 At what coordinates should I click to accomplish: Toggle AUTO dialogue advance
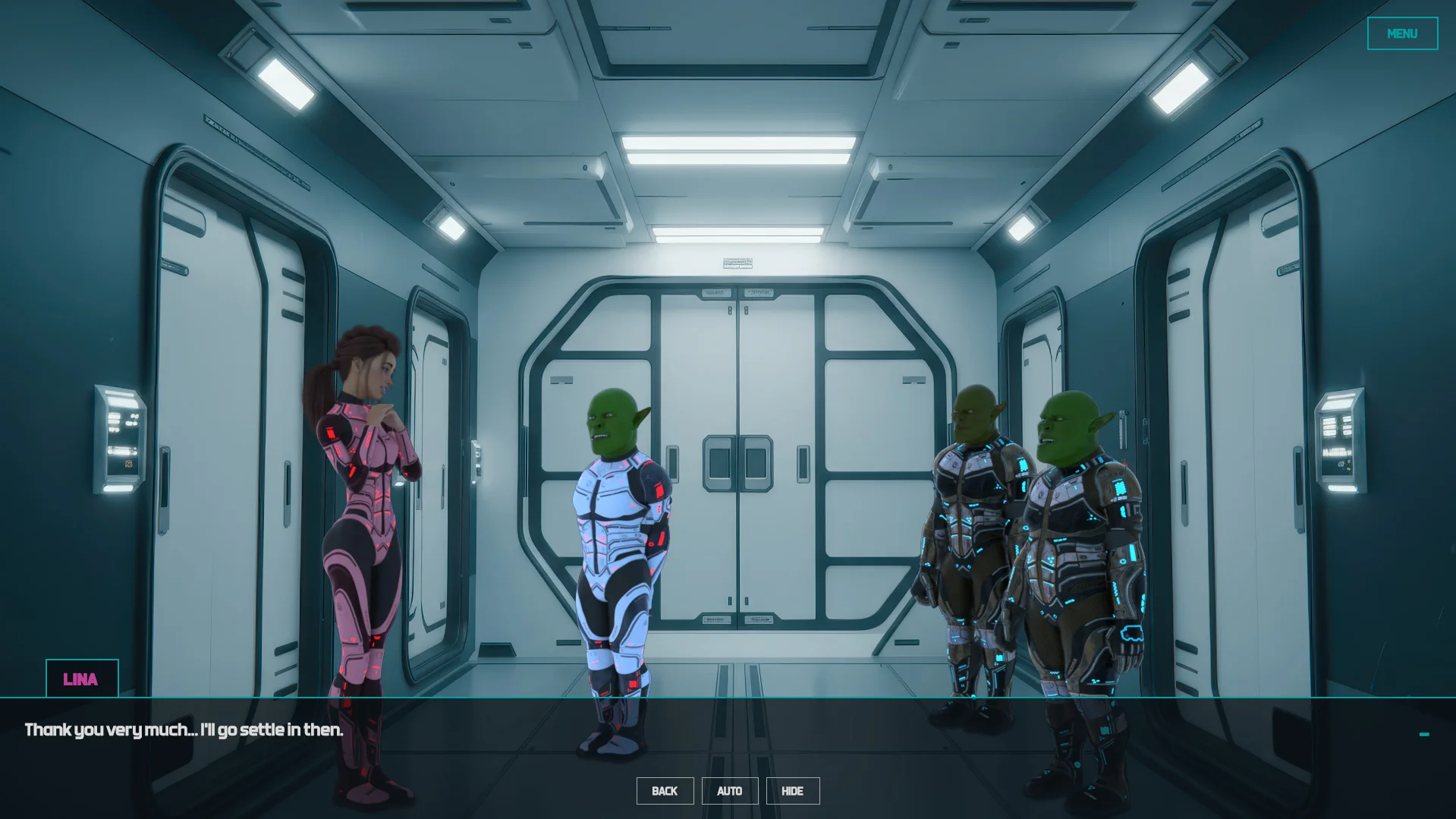point(729,791)
